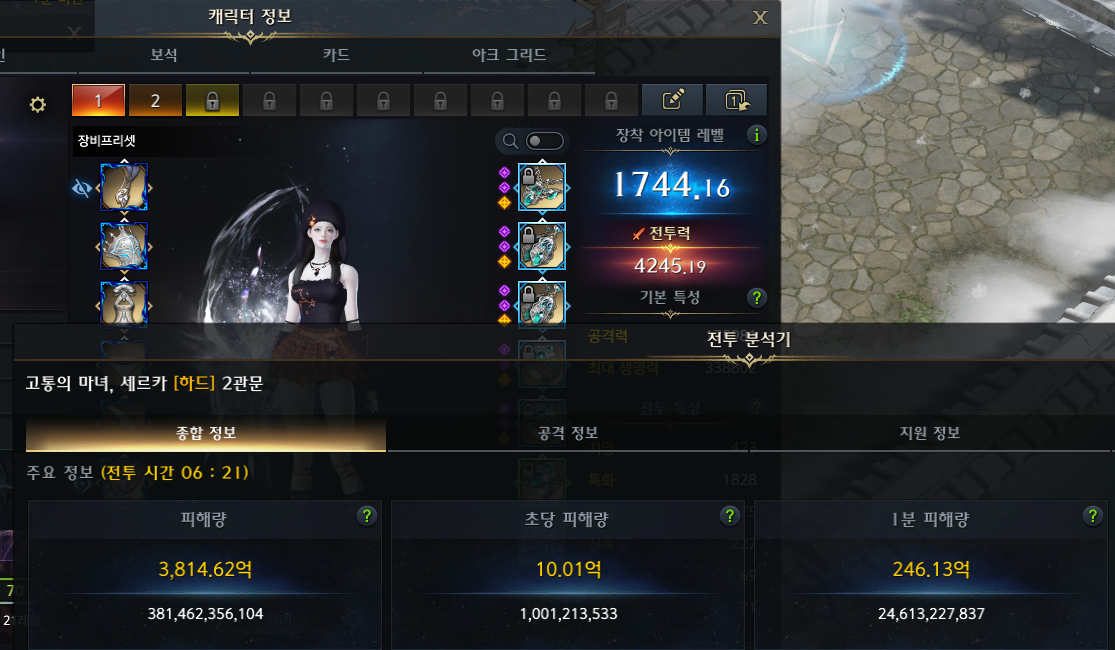1115x650 pixels.
Task: Switch to the 보석 tab
Action: point(164,55)
